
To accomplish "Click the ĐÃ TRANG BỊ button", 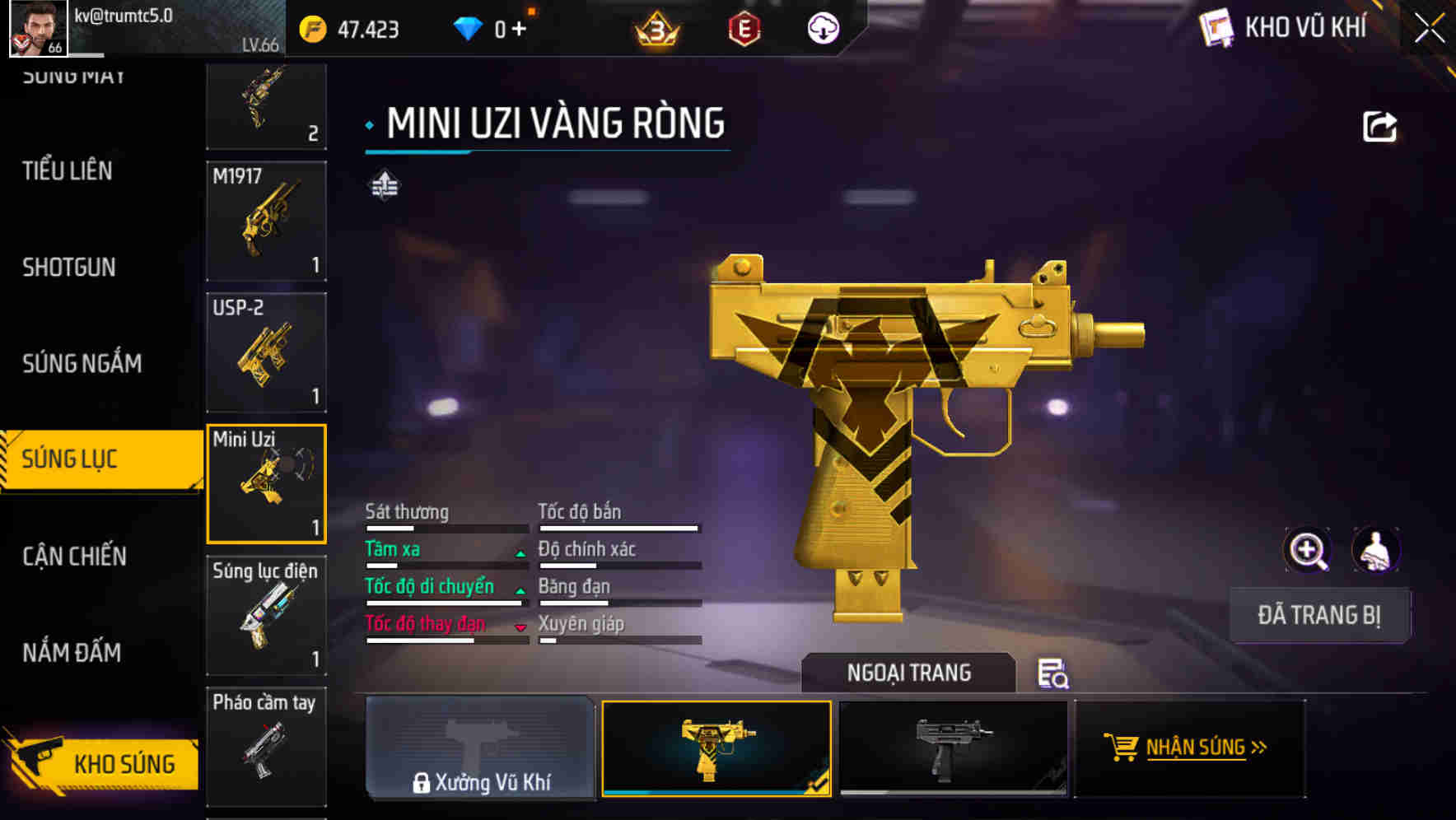I will [1319, 615].
